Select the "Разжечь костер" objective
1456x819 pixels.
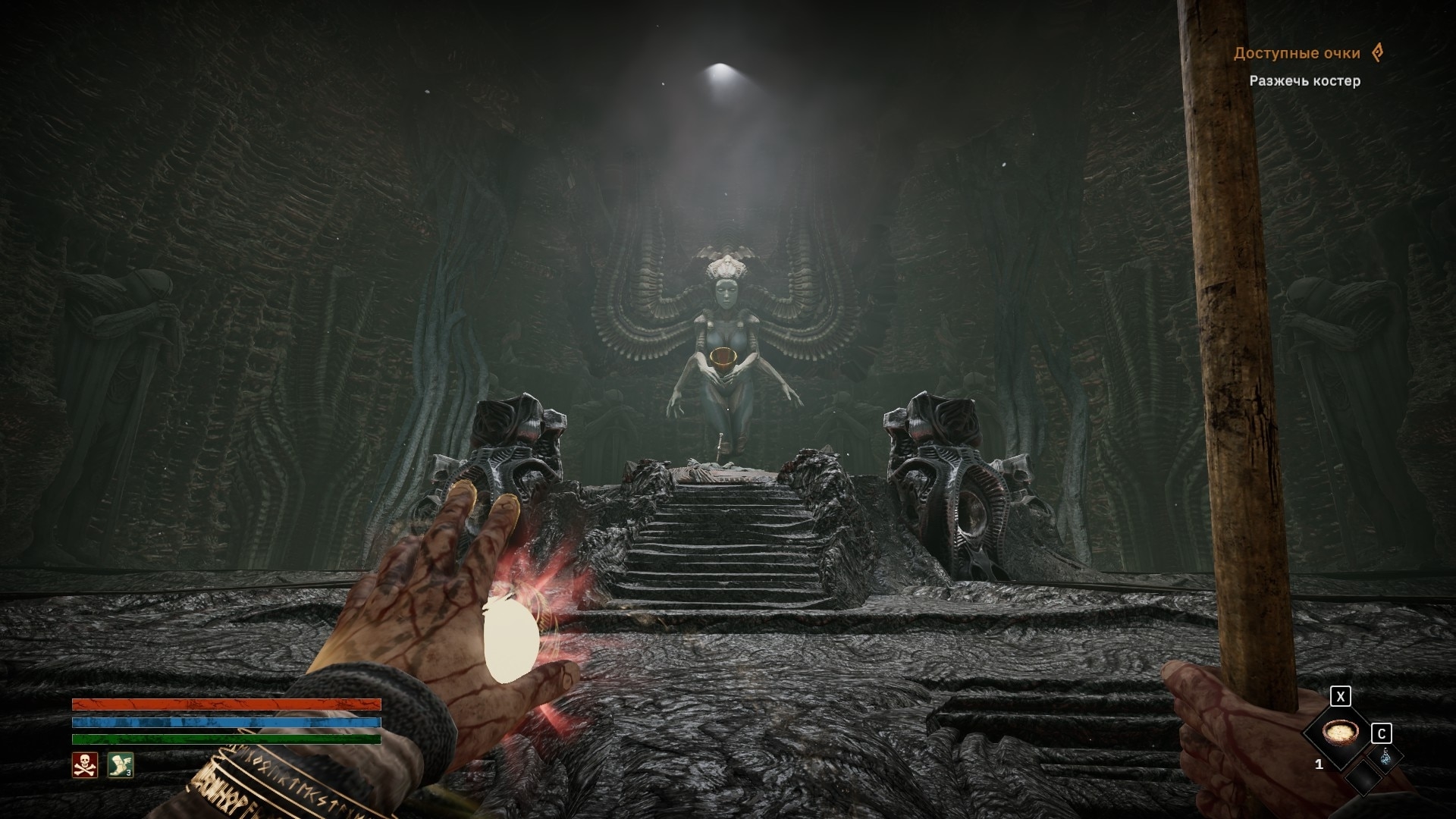[x=1304, y=81]
